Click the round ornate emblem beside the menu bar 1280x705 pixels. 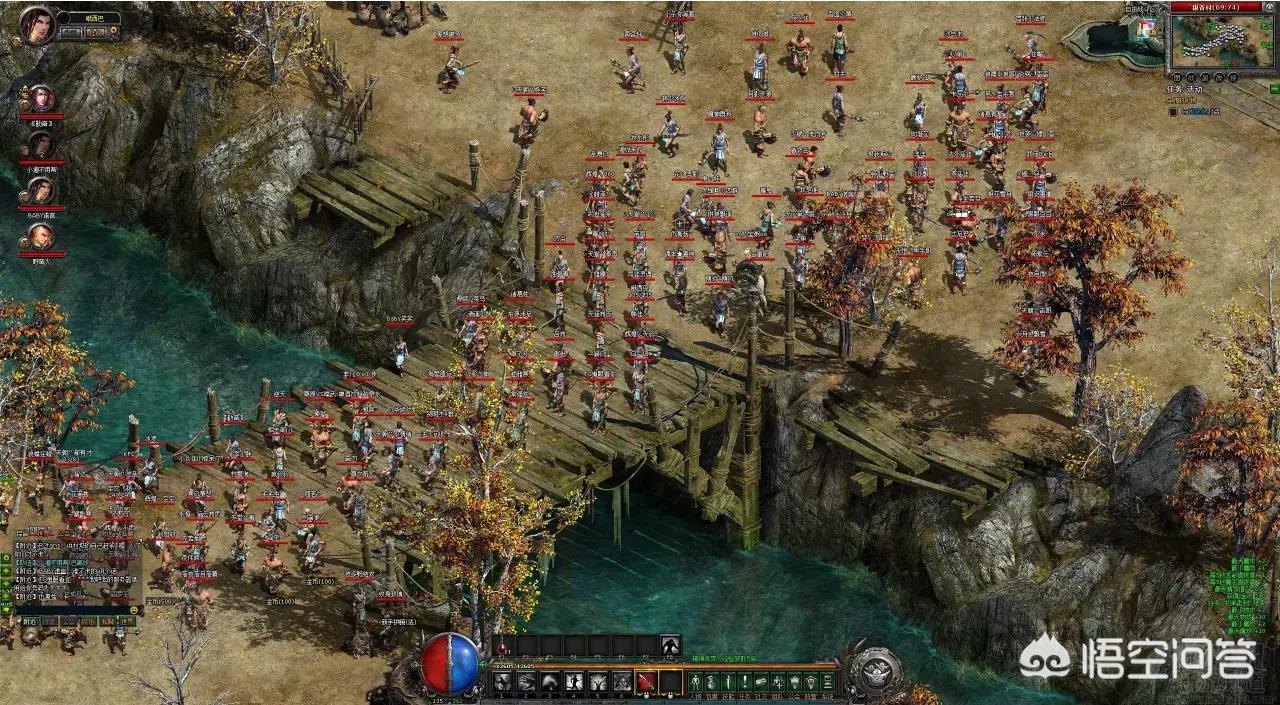(876, 669)
